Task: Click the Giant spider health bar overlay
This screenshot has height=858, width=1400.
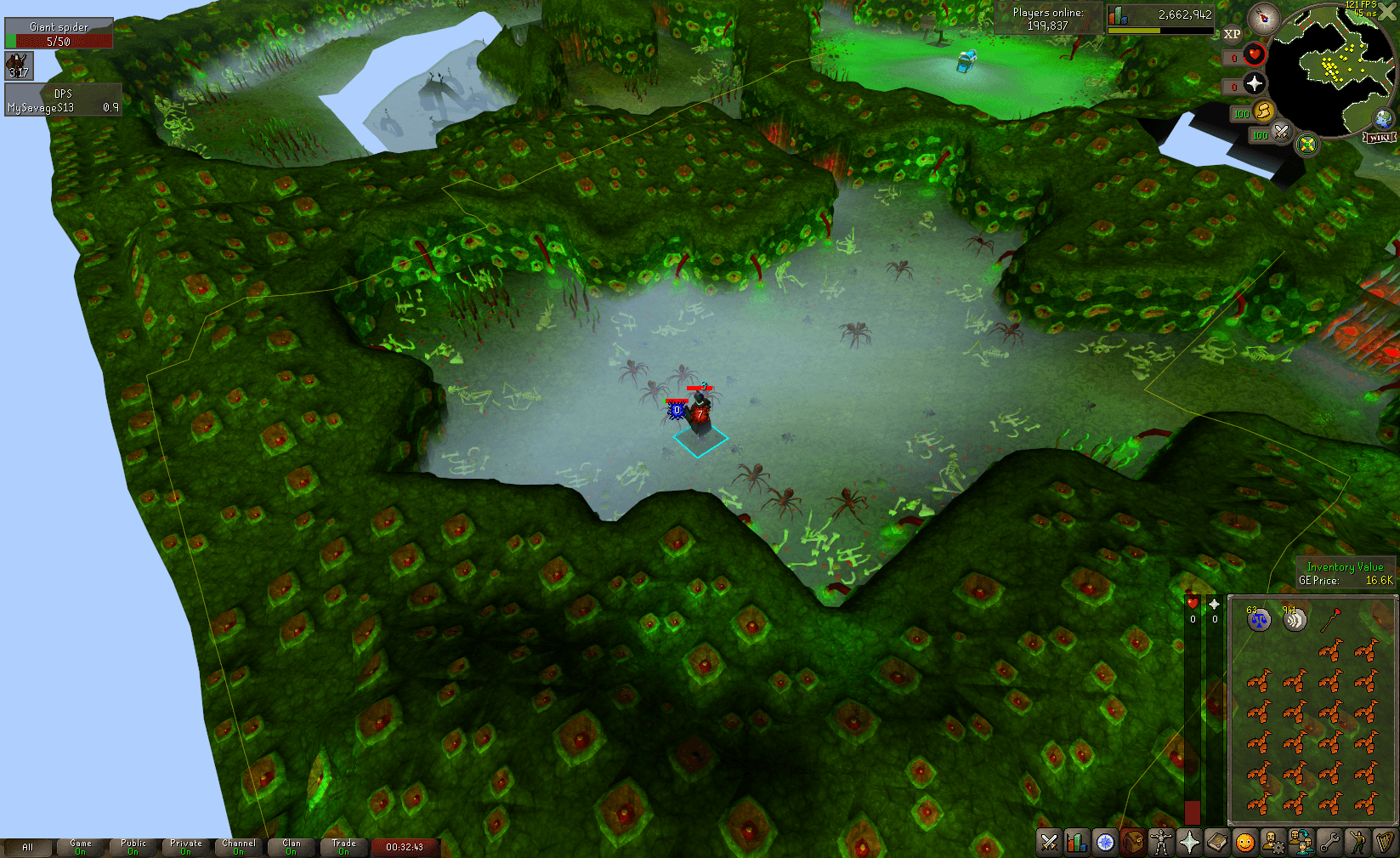Action: point(57,32)
